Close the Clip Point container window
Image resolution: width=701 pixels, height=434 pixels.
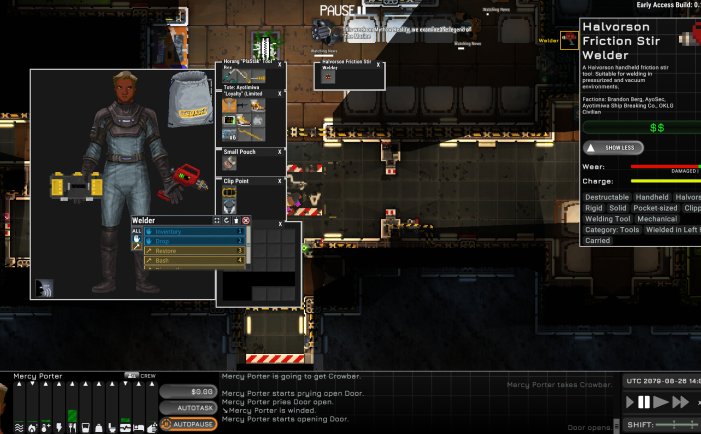[279, 181]
